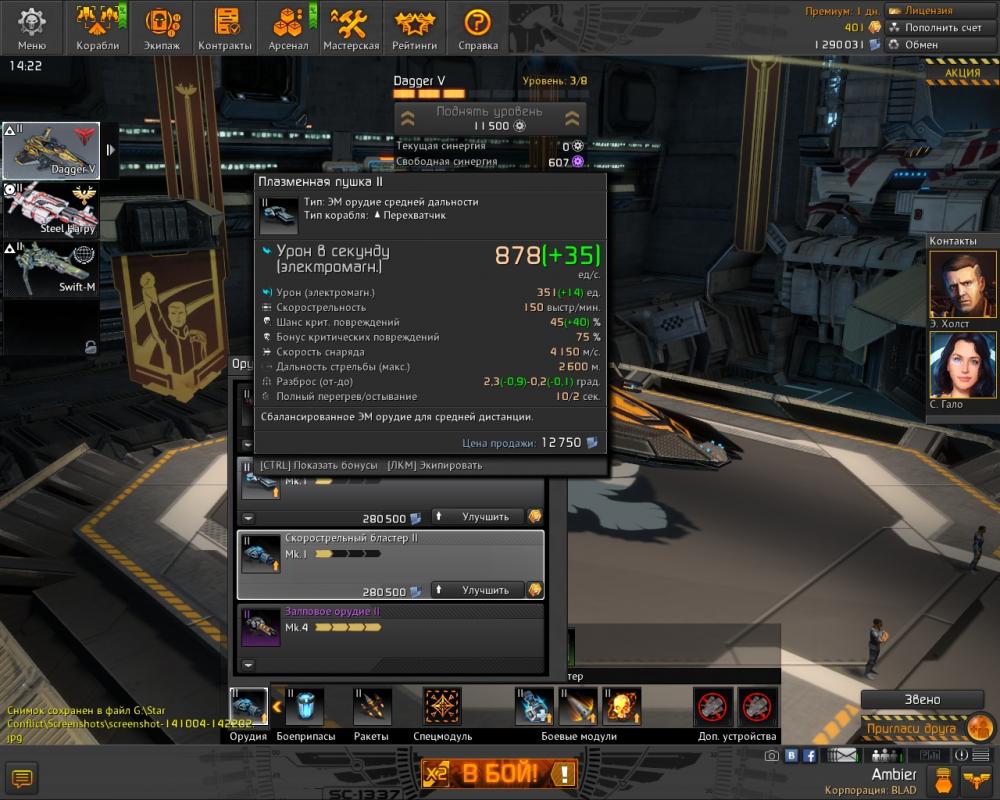The width and height of the screenshot is (1000, 800).
Task: Switch to the Арсенал screen
Action: 287,27
